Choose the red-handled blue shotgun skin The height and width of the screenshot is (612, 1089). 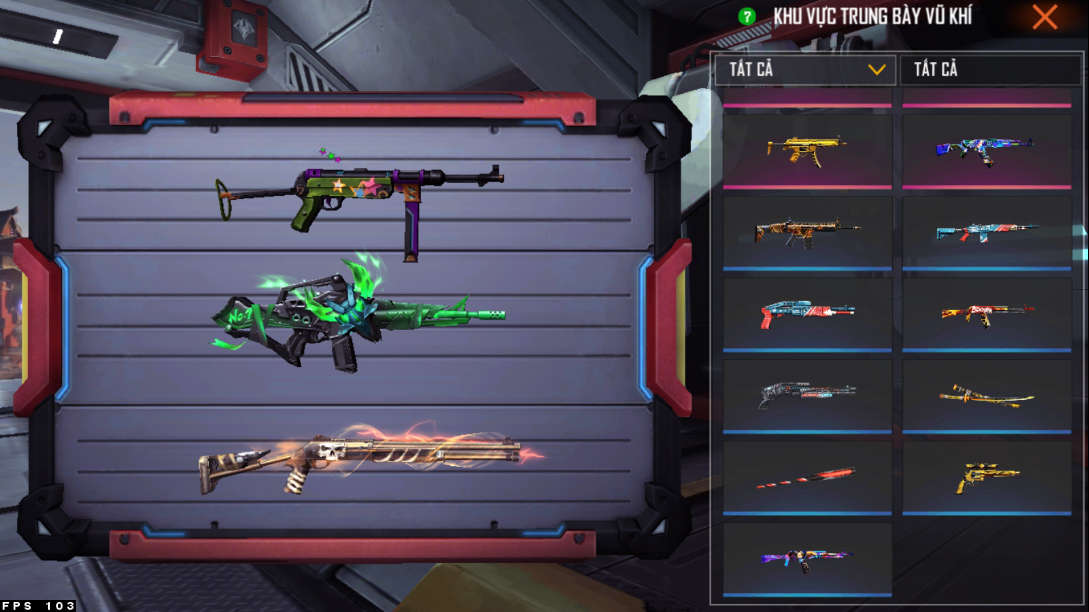click(806, 313)
